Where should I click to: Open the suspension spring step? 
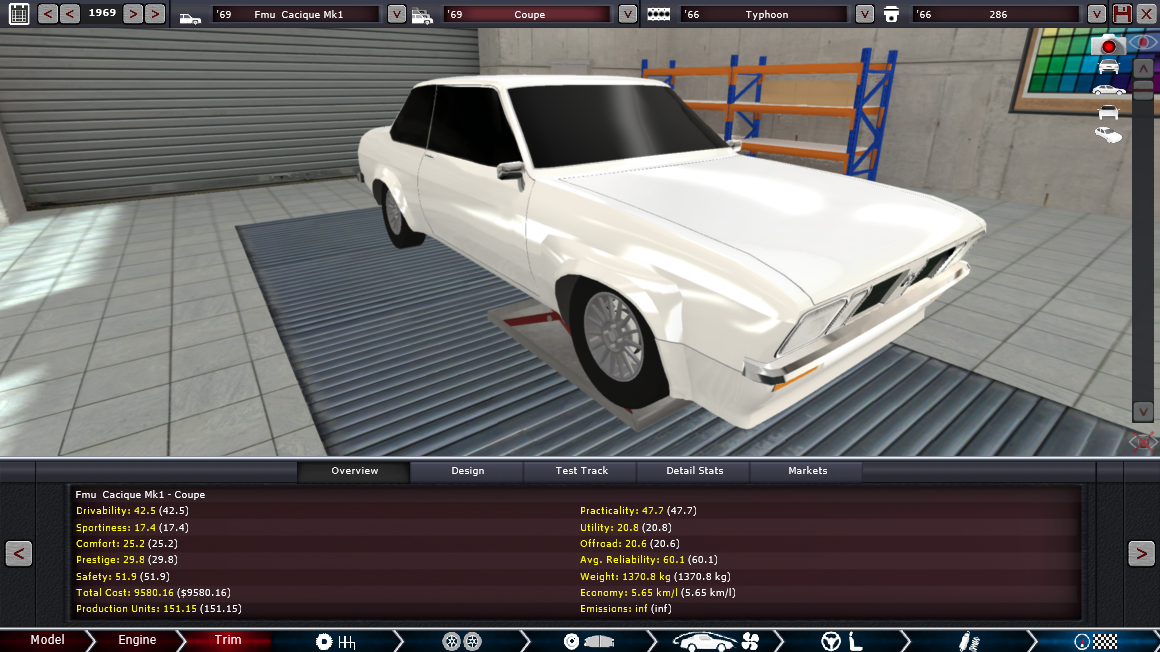[x=967, y=641]
